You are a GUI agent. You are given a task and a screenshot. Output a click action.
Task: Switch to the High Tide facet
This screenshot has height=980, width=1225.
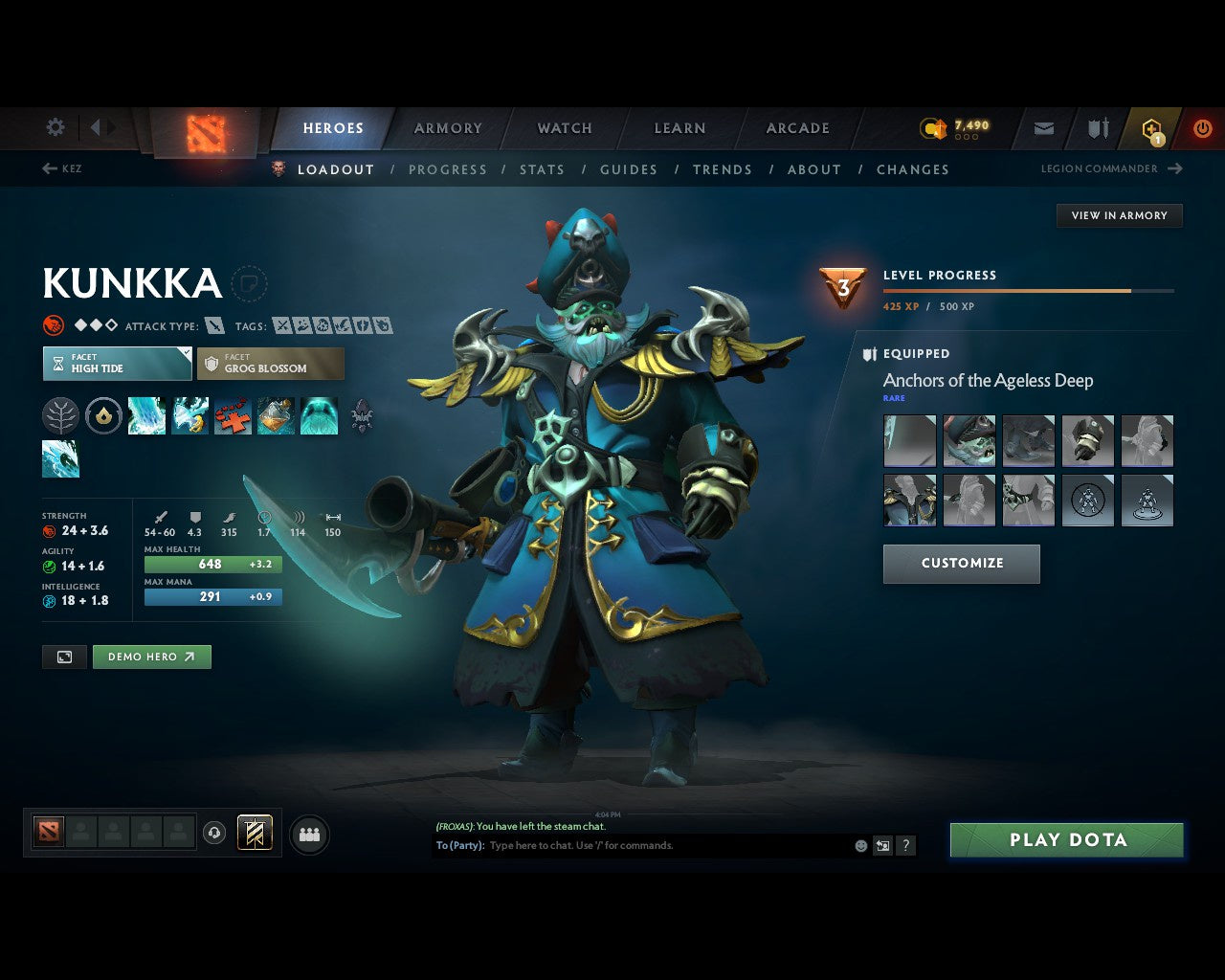(x=116, y=364)
